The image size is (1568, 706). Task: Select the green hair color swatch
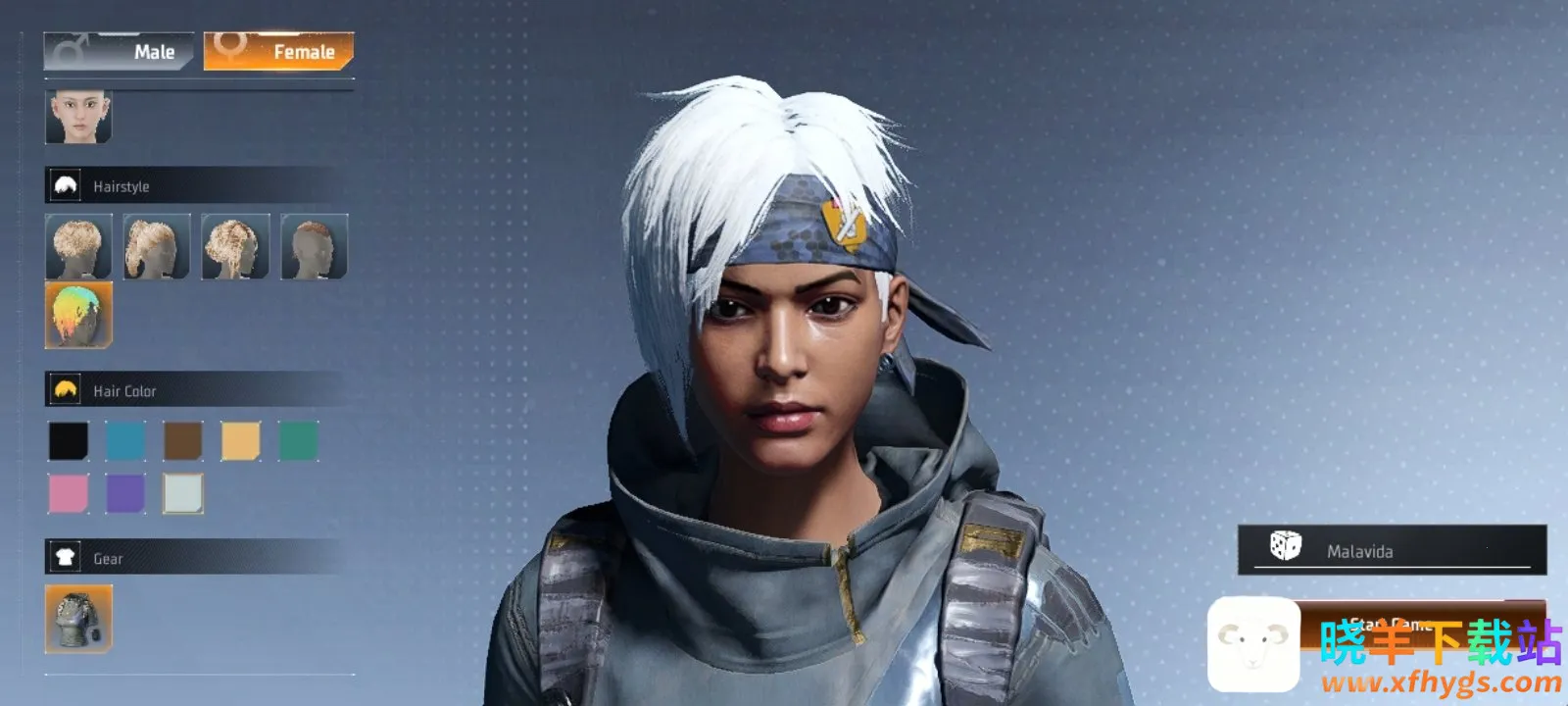point(298,441)
